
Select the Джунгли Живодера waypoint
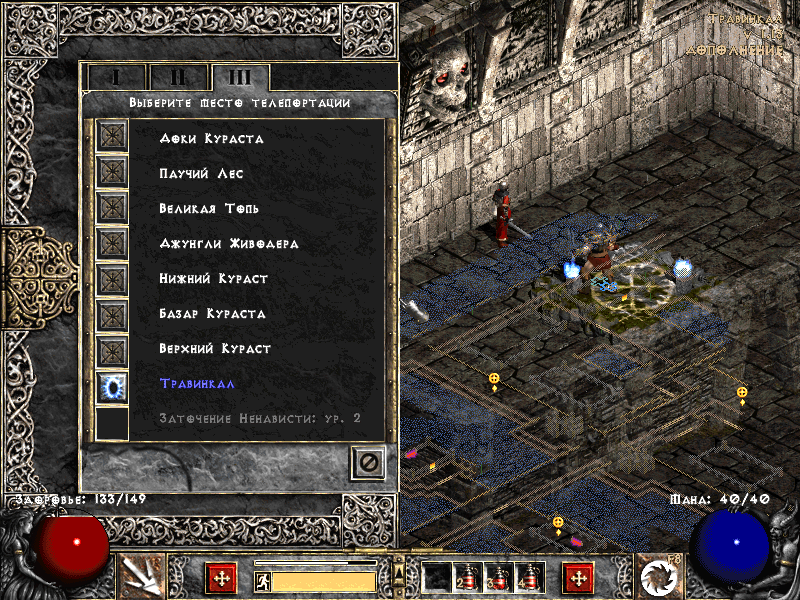pyautogui.click(x=229, y=244)
